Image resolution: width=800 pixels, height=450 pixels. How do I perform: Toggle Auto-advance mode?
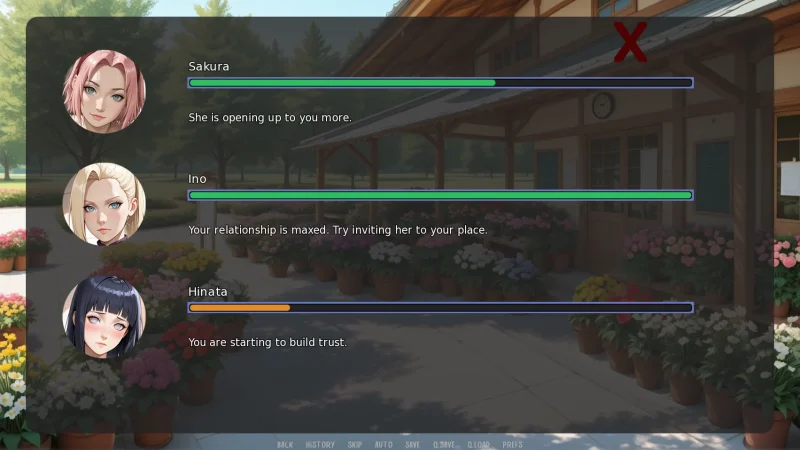384,444
